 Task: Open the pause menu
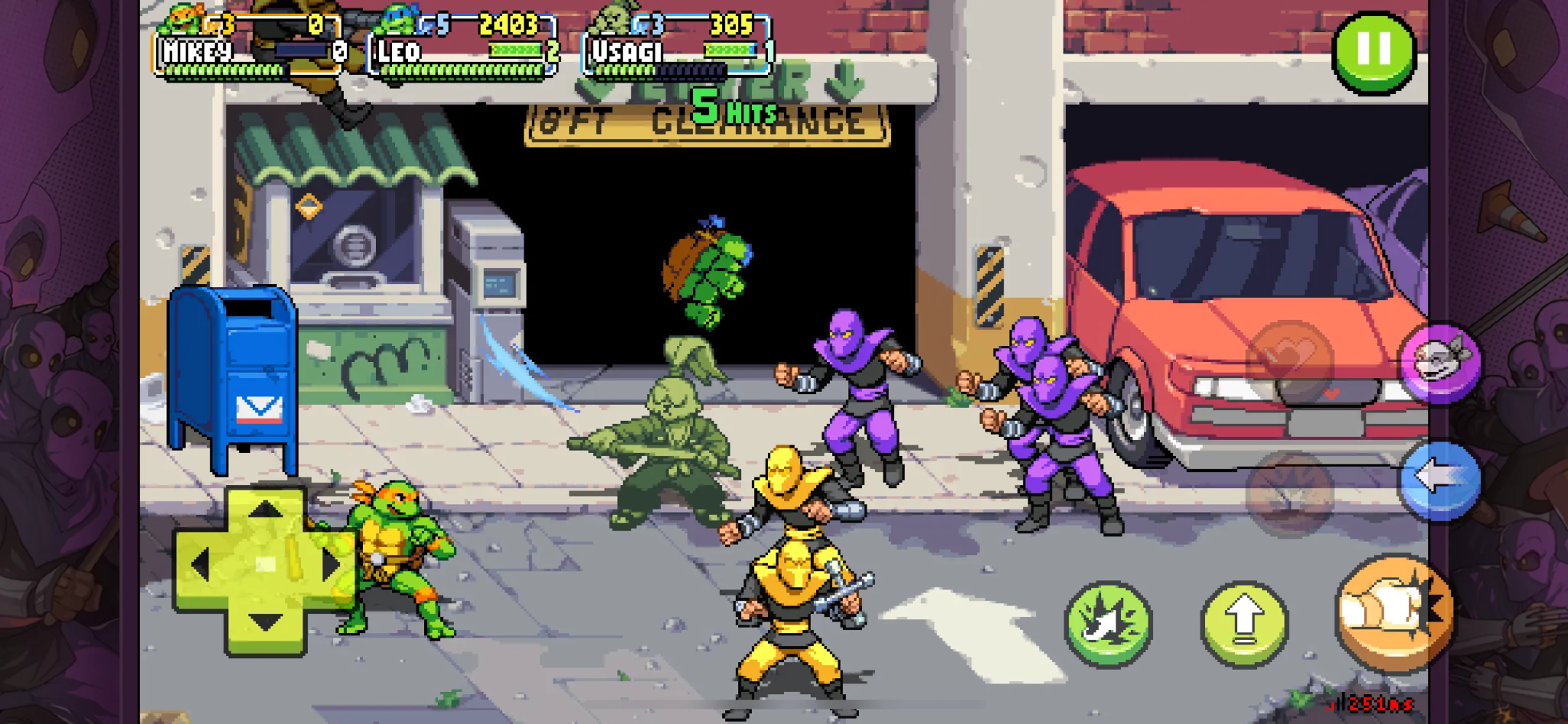click(1376, 50)
